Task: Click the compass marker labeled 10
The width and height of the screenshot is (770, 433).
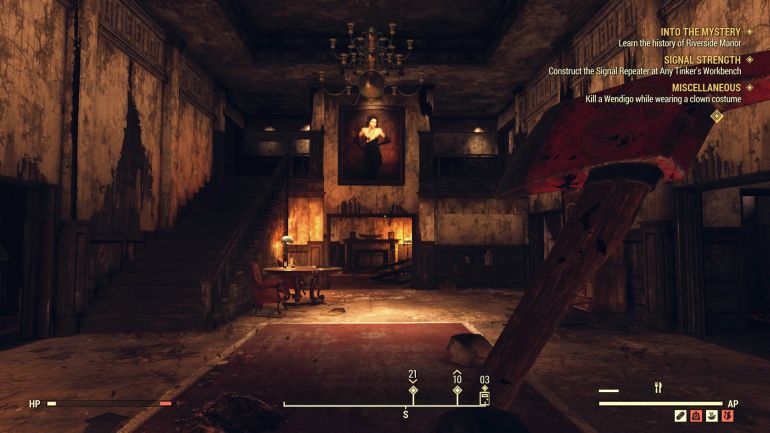Action: click(x=457, y=389)
